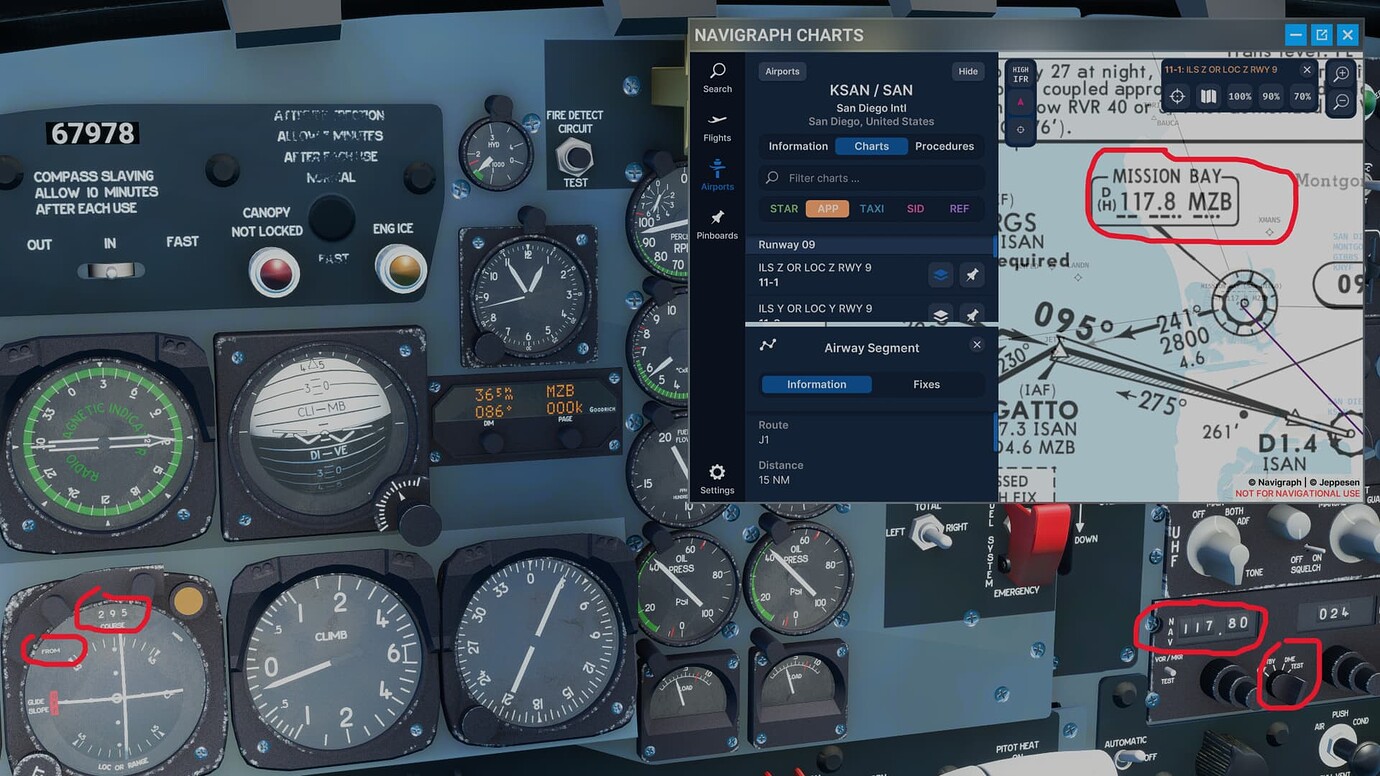Screen dimensions: 1380x776
Task: Switch to the Information tab for KSAN
Action: (x=797, y=145)
